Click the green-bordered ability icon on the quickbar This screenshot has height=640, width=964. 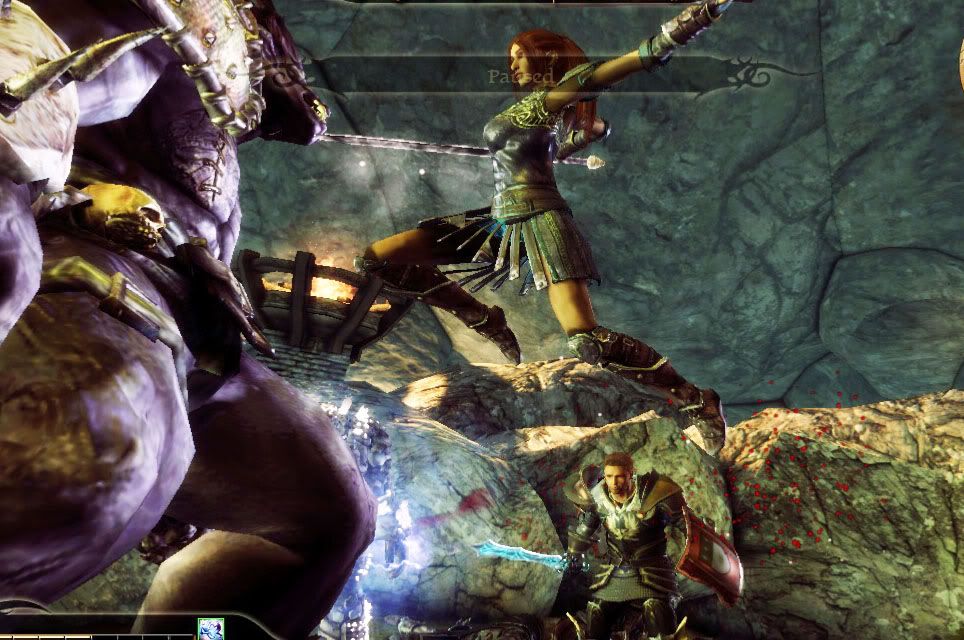(x=211, y=630)
